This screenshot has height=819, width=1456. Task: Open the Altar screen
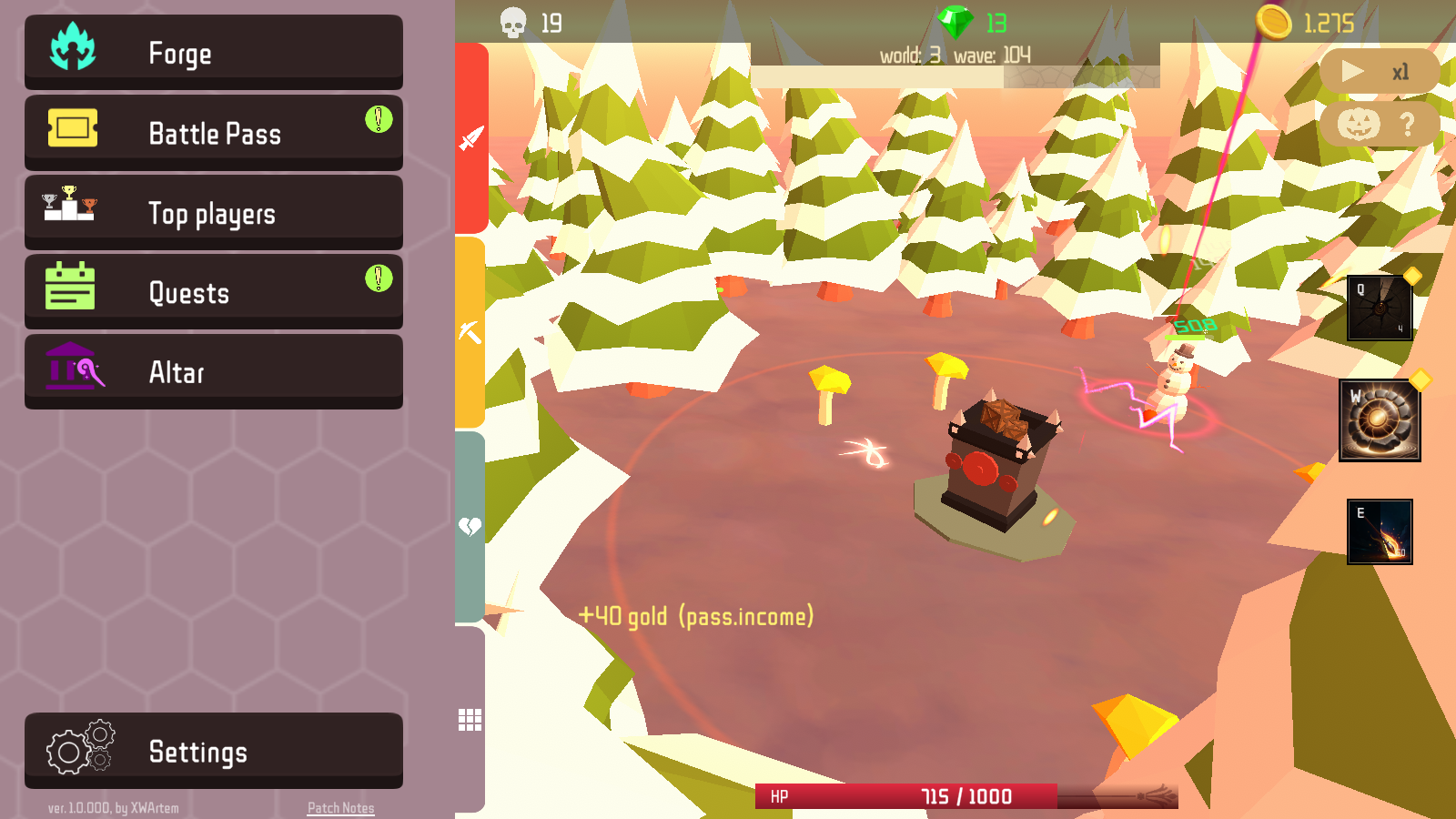coord(213,370)
